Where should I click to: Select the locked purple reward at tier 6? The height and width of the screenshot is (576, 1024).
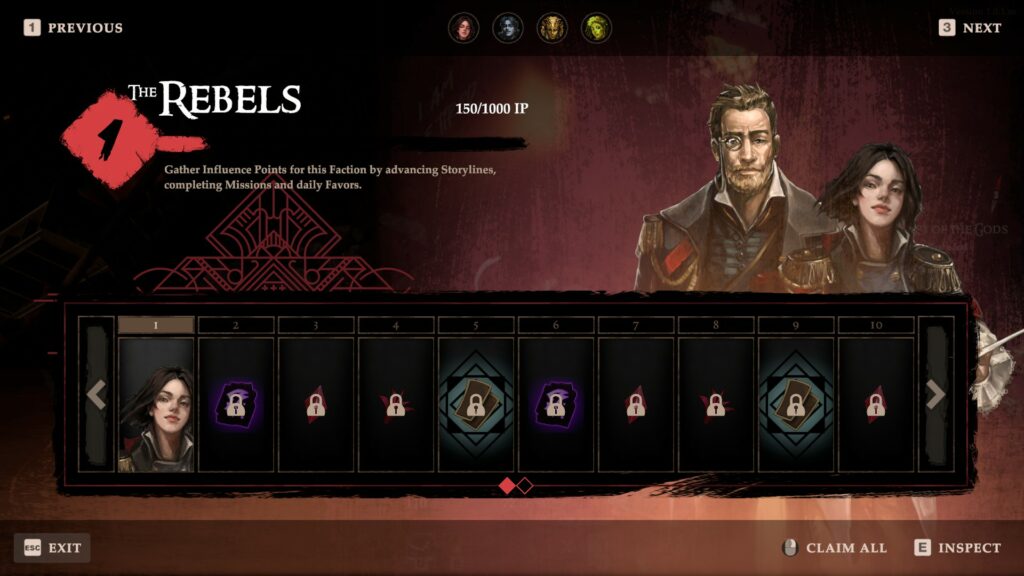pos(556,403)
